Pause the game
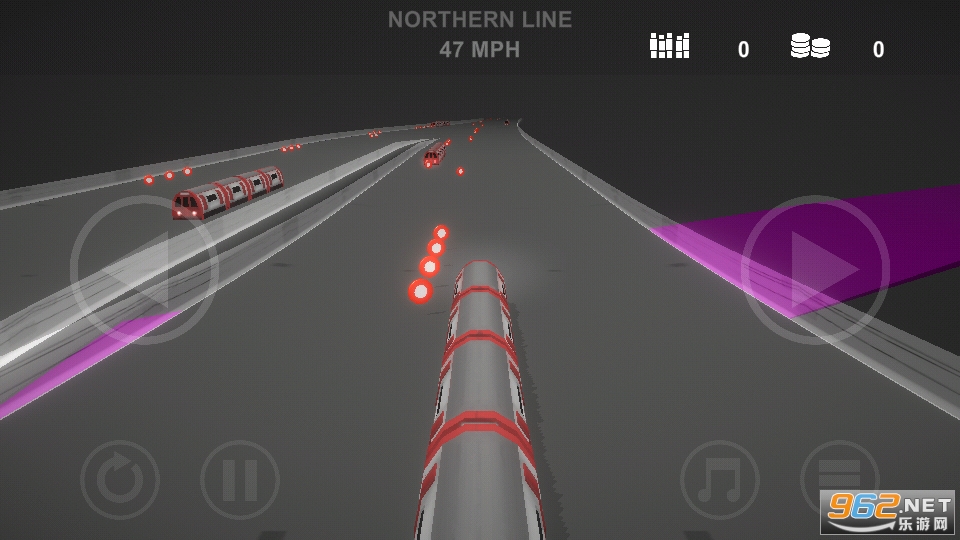This screenshot has width=960, height=540. click(240, 480)
